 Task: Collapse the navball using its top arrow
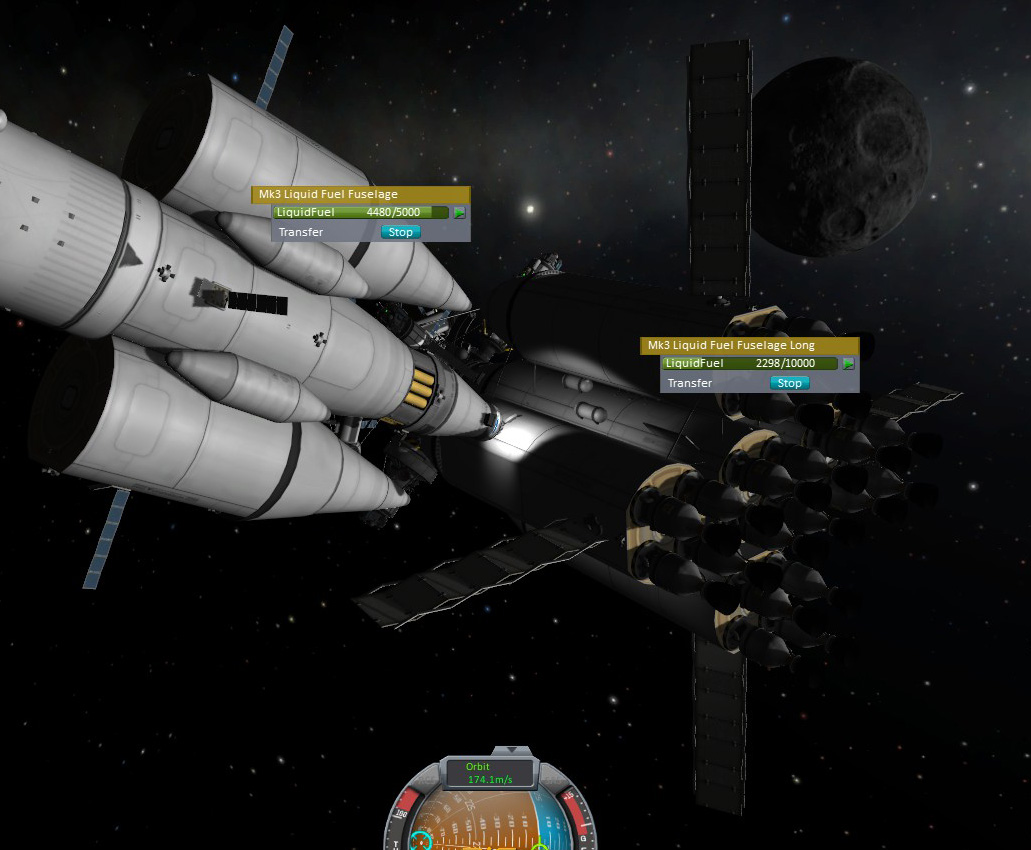(x=512, y=749)
